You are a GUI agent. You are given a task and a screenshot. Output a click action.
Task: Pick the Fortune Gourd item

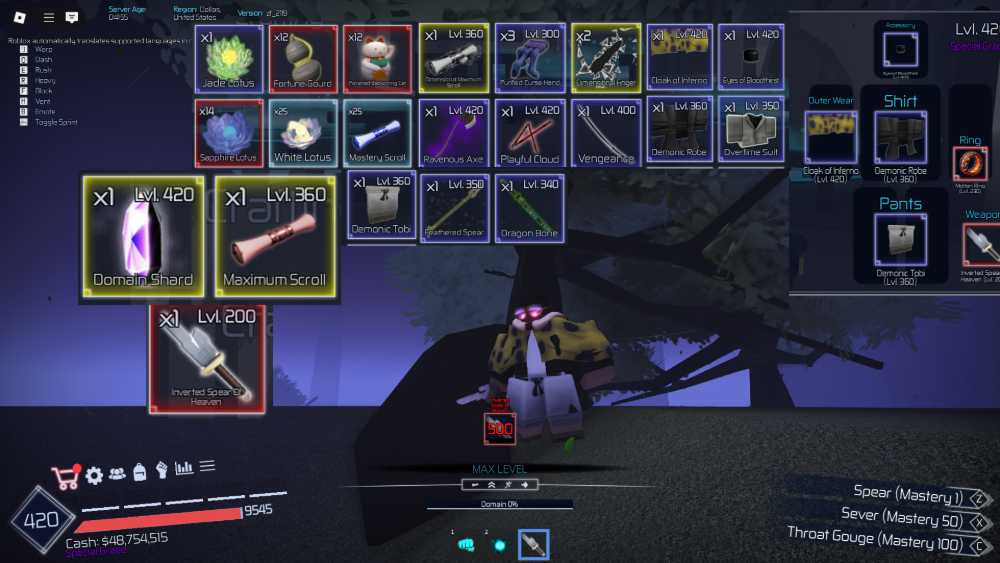pos(303,58)
